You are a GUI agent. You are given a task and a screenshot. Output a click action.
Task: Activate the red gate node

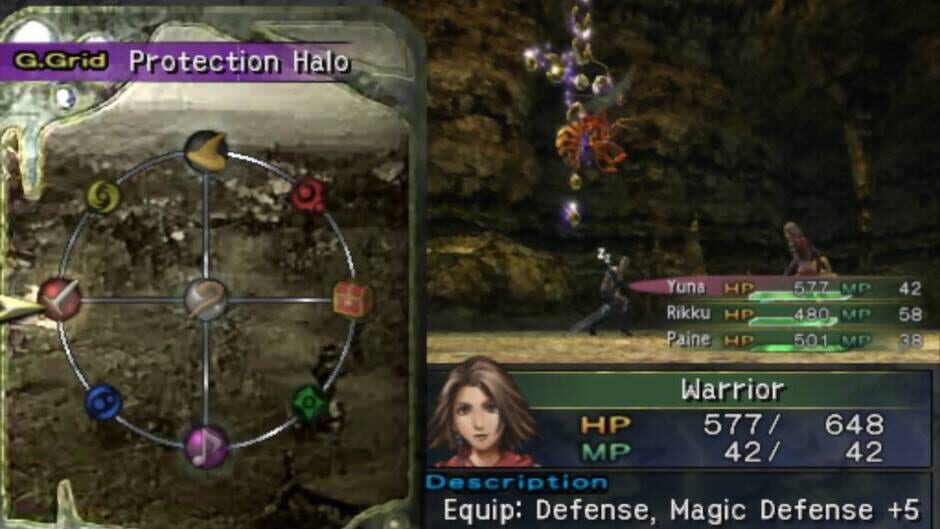[x=308, y=195]
